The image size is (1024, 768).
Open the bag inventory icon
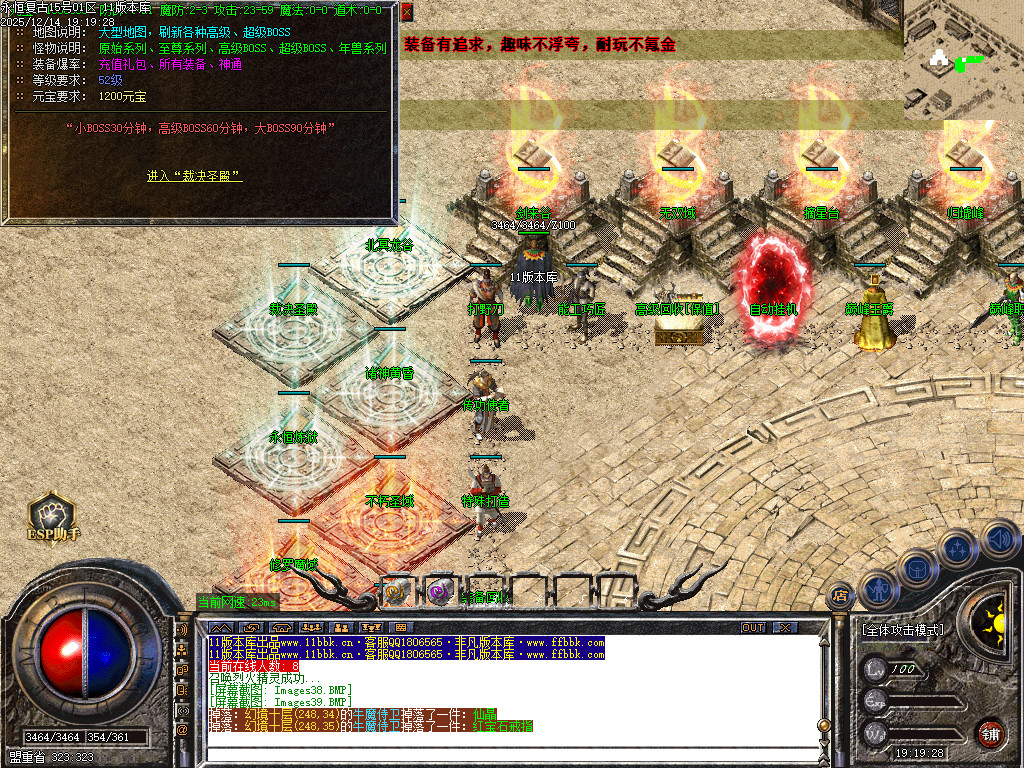tap(916, 568)
